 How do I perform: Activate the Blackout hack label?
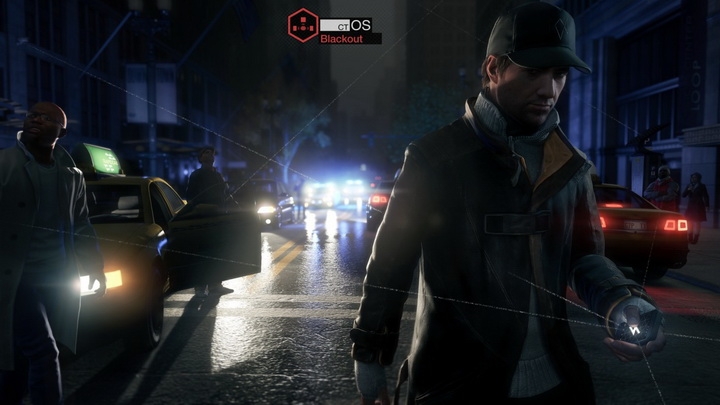tap(342, 39)
